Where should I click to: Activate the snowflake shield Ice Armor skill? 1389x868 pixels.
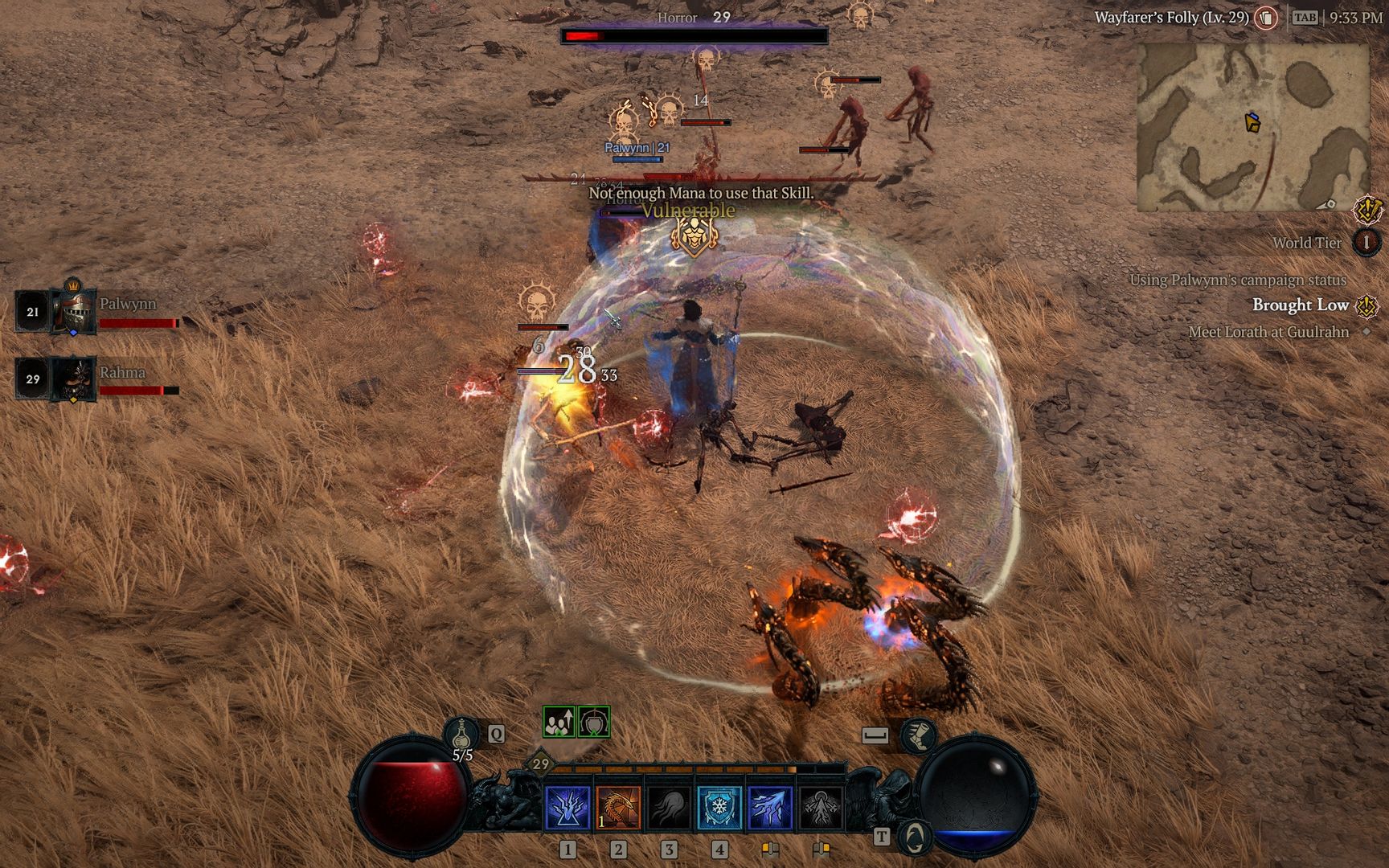tap(719, 807)
